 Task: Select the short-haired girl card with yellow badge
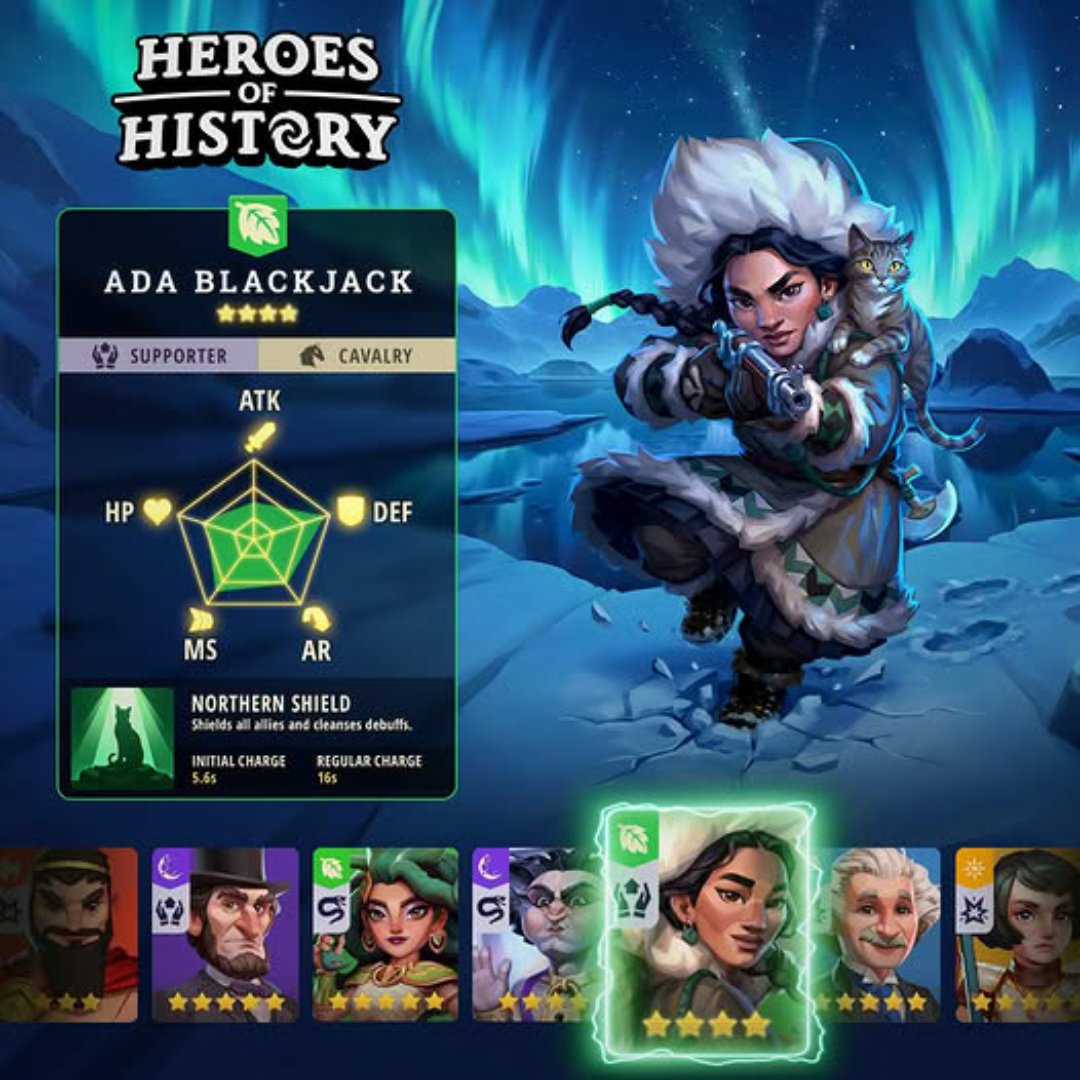point(1017,933)
